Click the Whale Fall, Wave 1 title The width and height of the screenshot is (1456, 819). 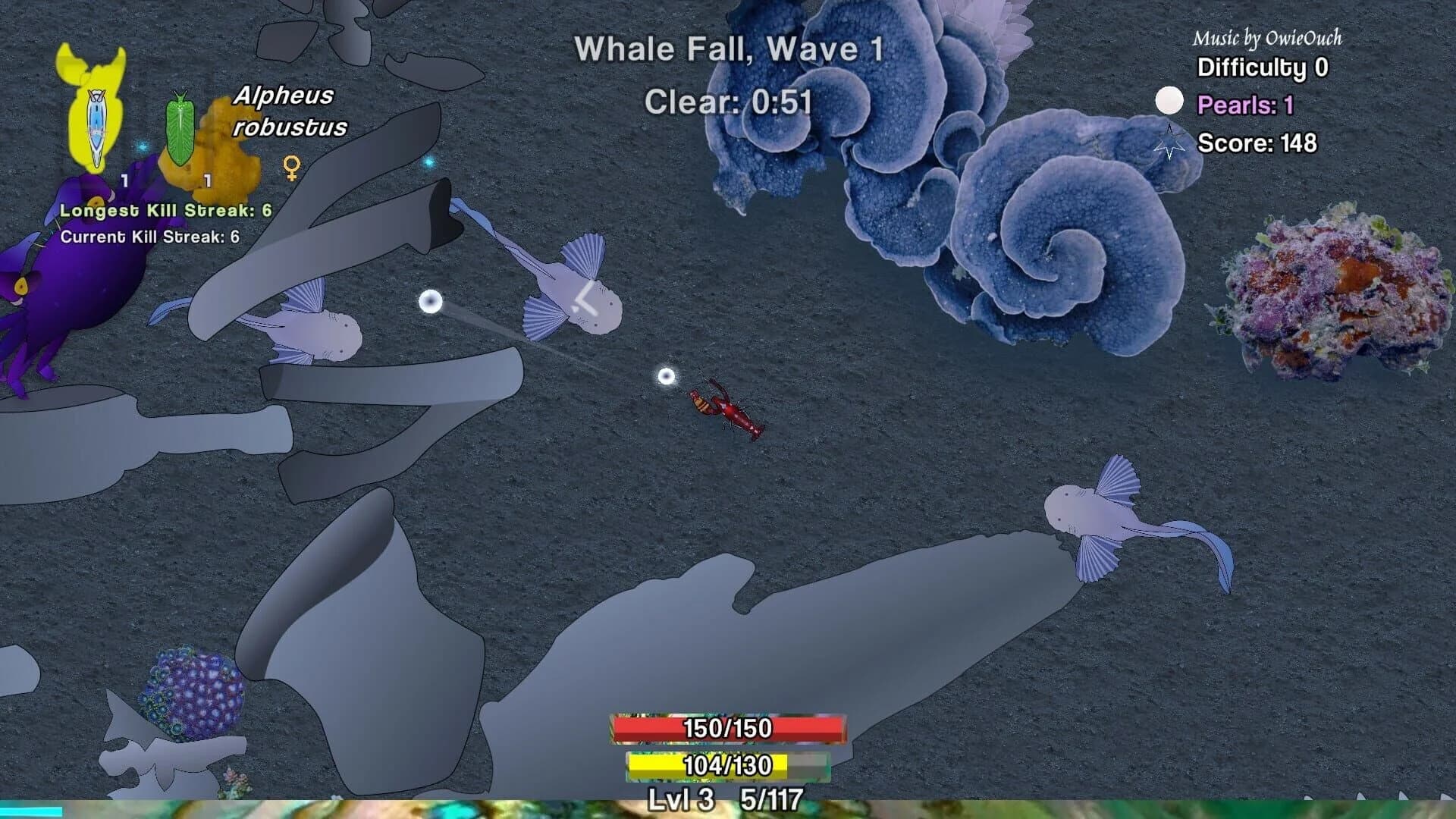click(x=728, y=49)
